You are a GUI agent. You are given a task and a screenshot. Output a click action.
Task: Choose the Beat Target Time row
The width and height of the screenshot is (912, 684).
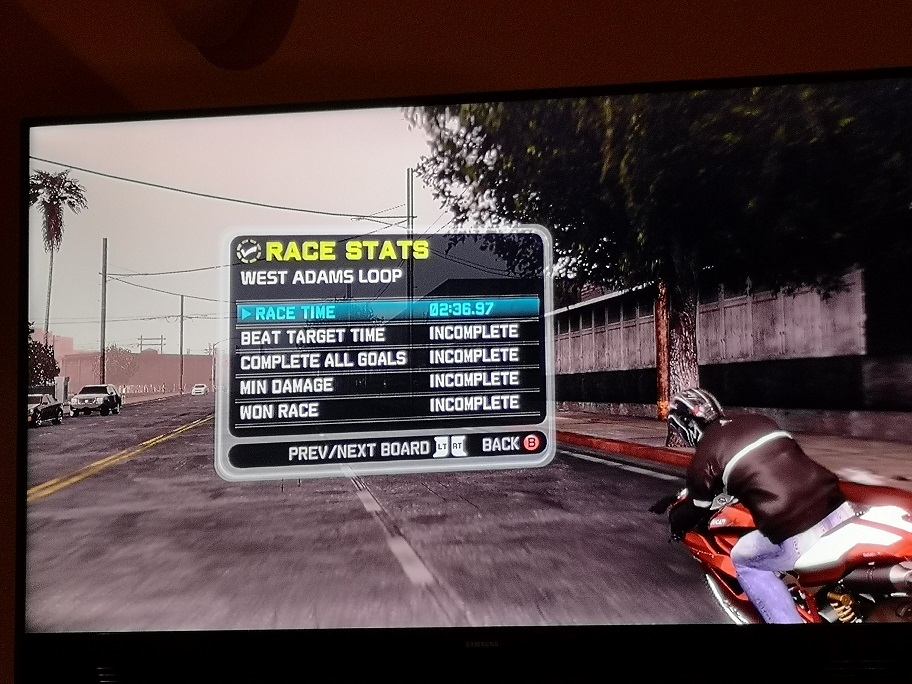[x=388, y=335]
